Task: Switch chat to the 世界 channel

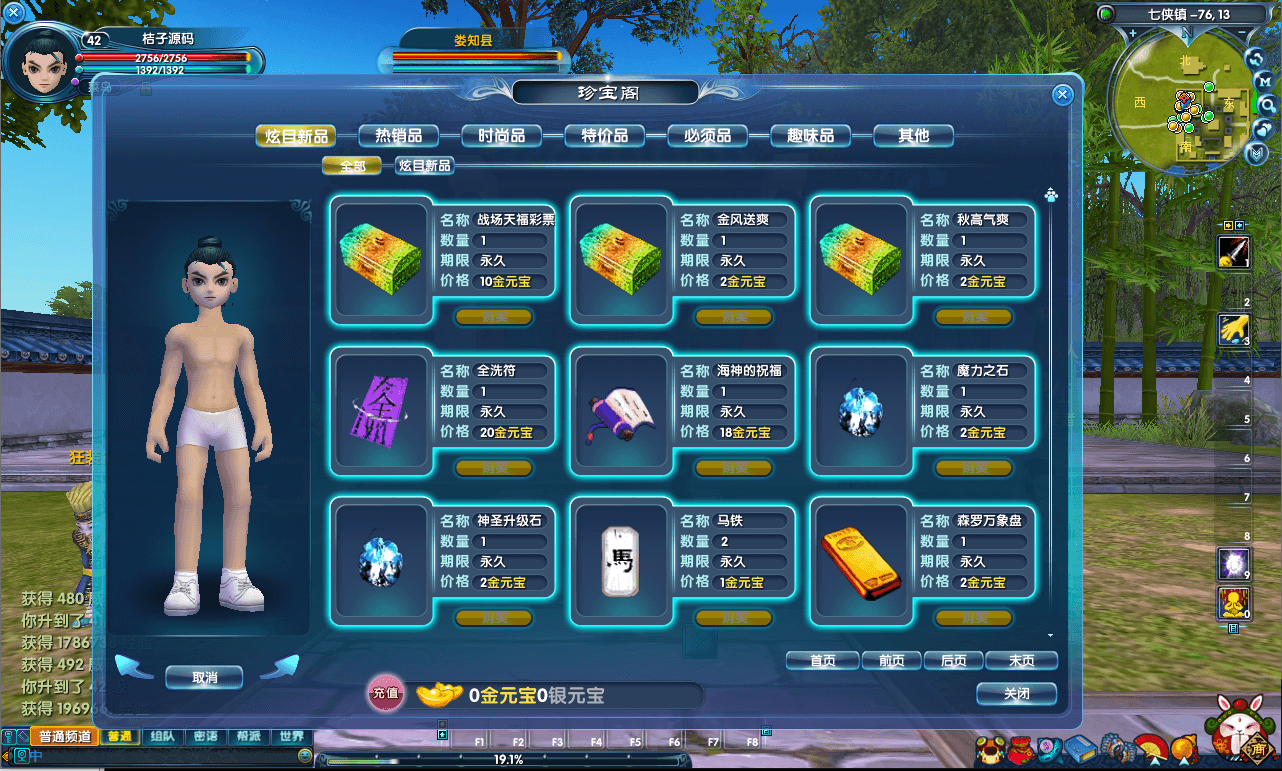Action: coord(292,737)
